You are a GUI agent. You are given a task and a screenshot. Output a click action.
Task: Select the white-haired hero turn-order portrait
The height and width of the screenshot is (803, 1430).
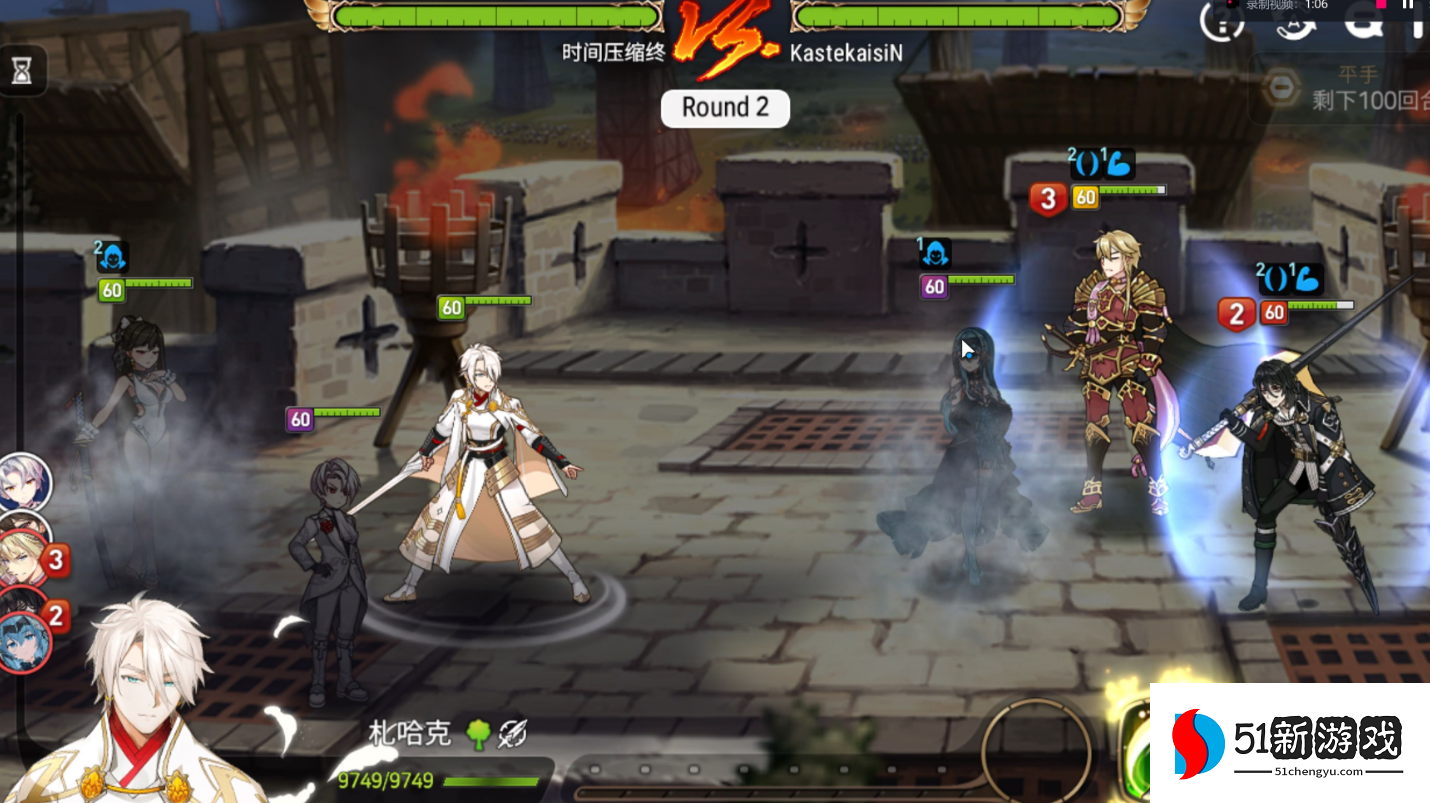pos(23,481)
